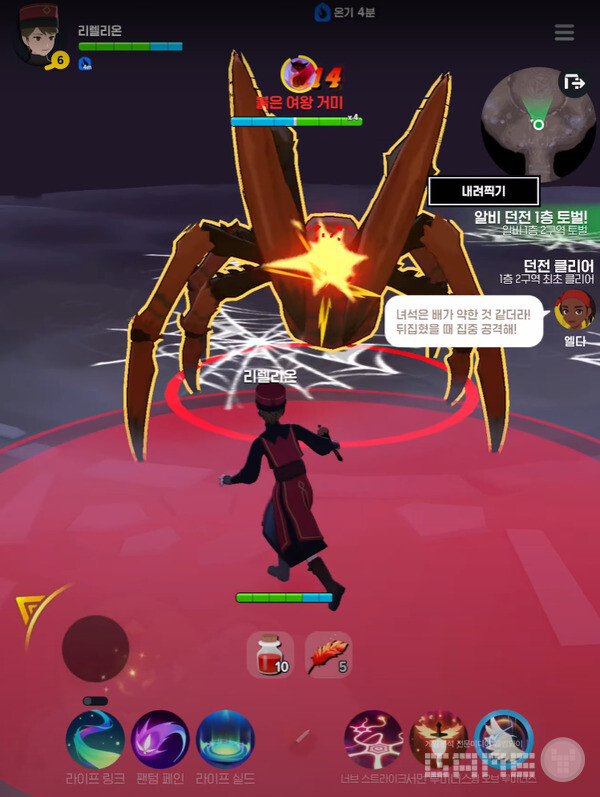Open the hamburger menu
Image resolution: width=600 pixels, height=797 pixels.
coord(564,33)
